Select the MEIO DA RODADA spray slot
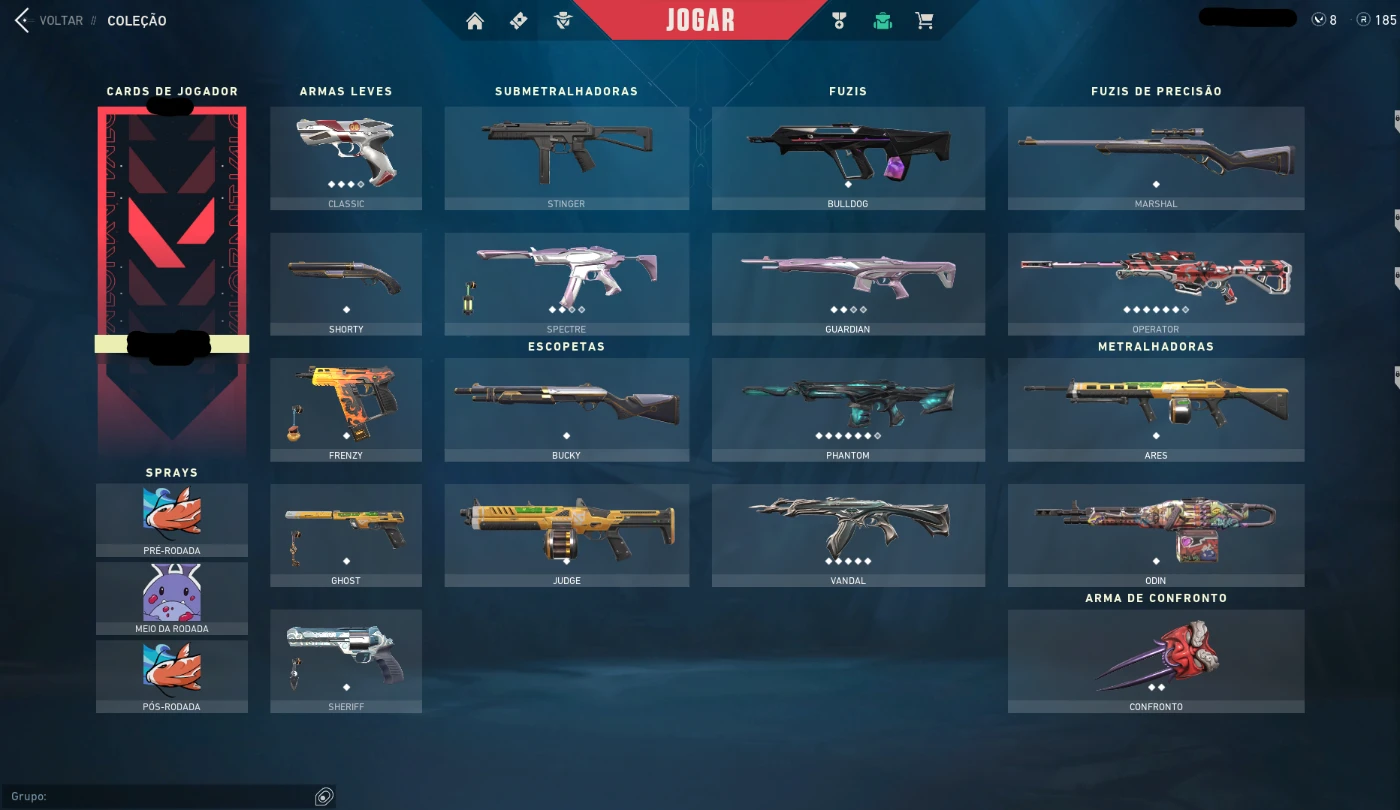The image size is (1400, 810). [x=171, y=598]
